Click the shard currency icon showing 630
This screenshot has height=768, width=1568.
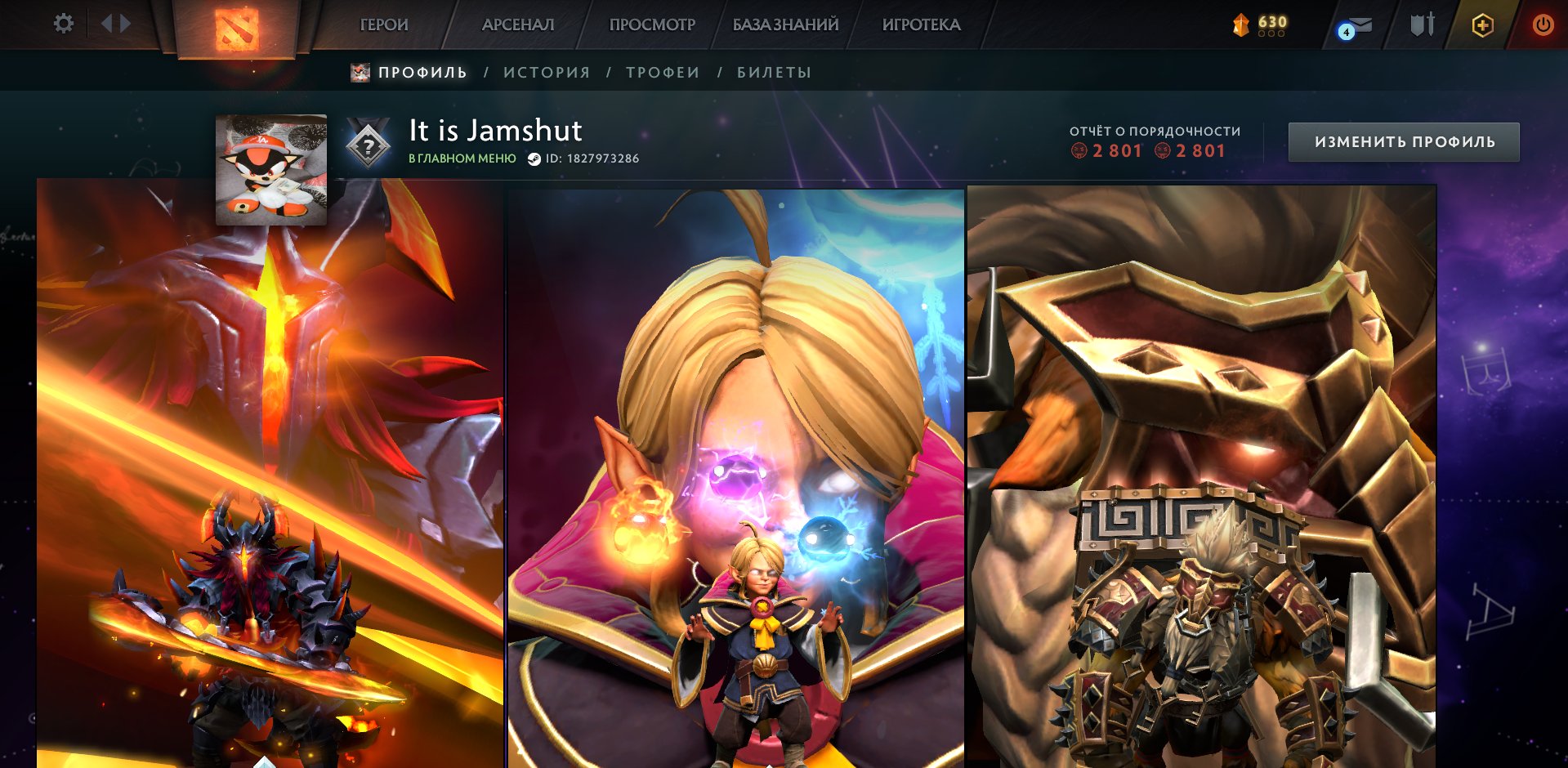click(x=1239, y=25)
